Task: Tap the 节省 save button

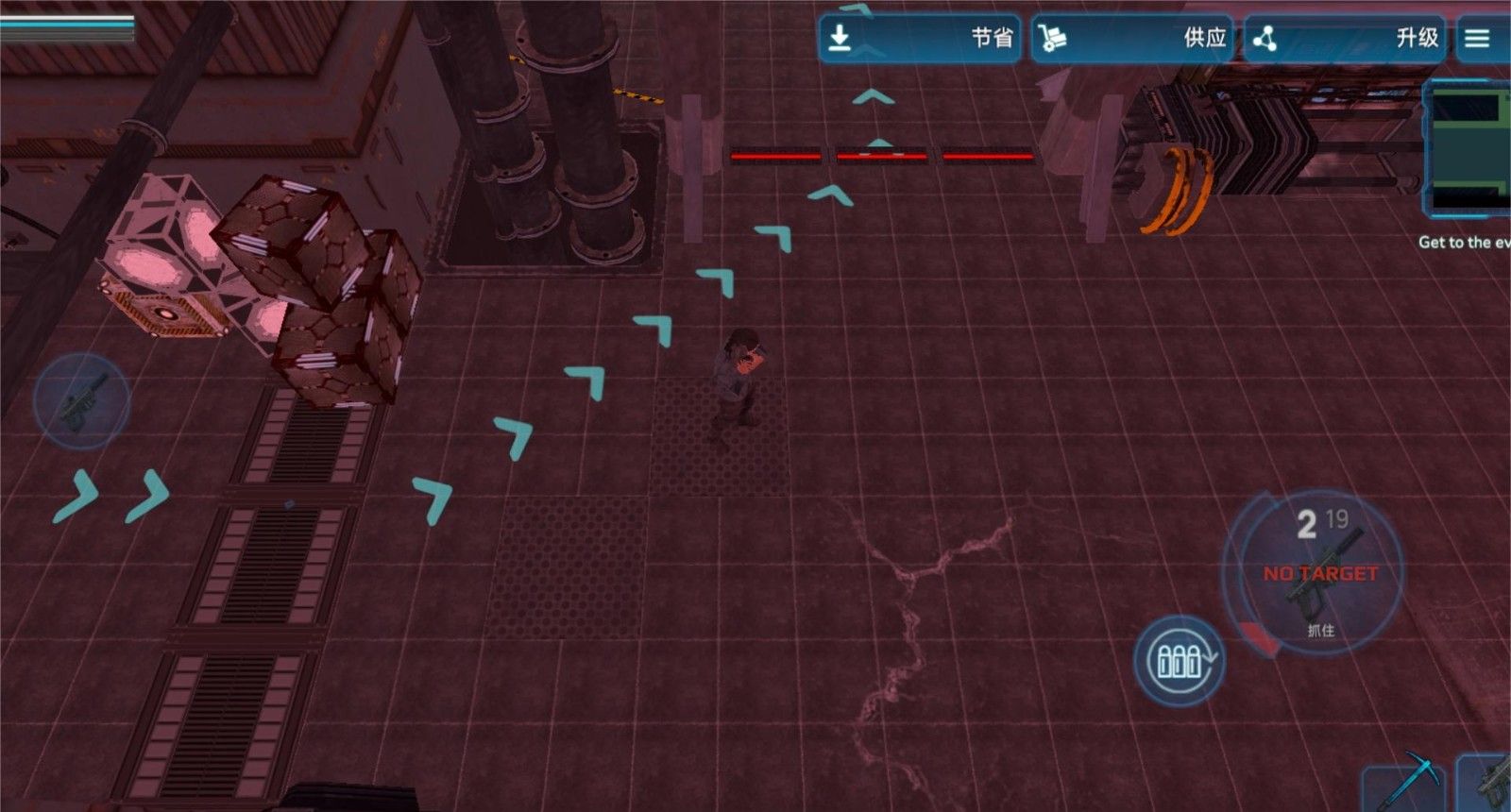Action: tap(919, 38)
